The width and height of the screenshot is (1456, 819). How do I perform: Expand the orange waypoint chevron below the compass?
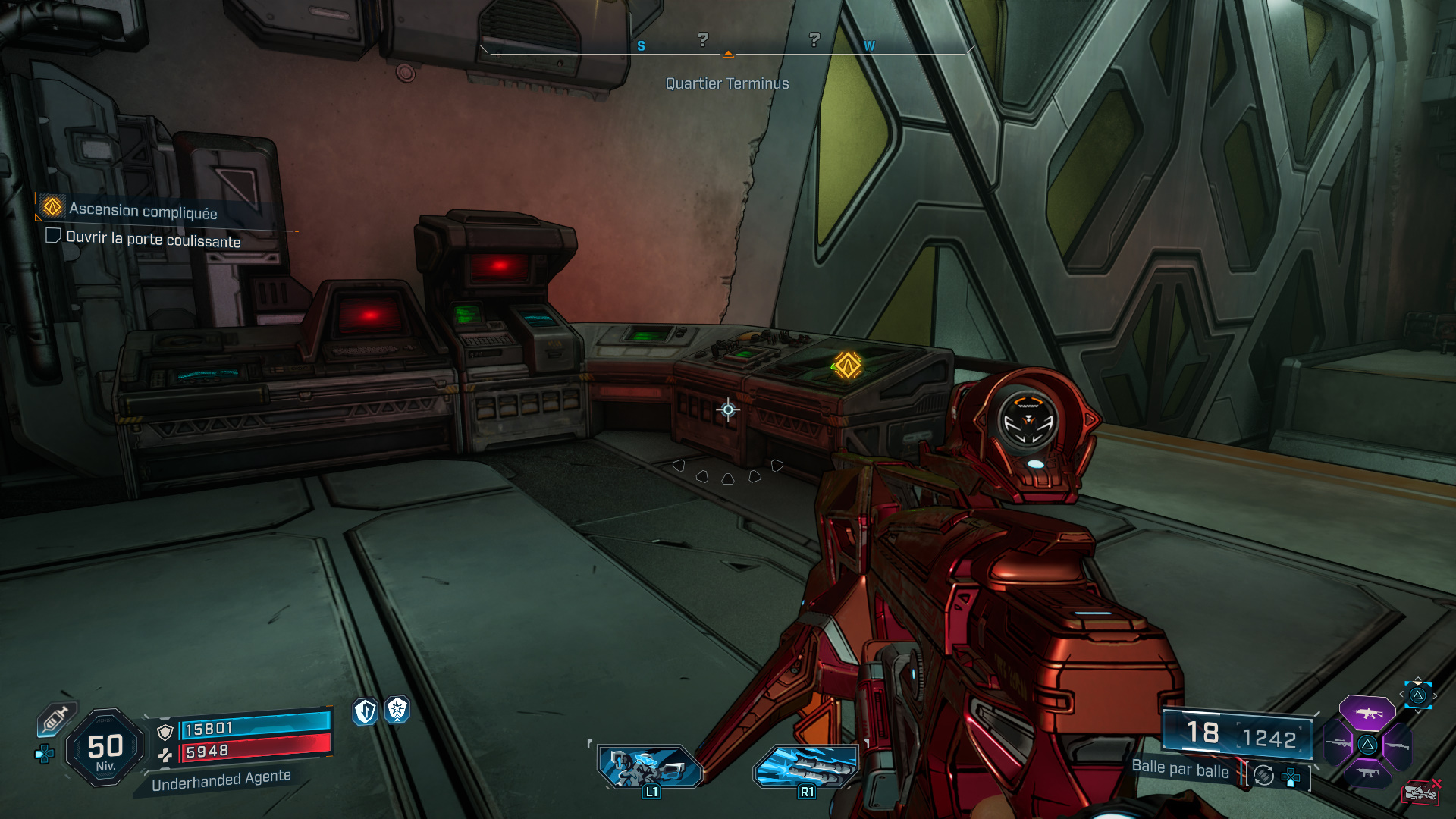729,55
